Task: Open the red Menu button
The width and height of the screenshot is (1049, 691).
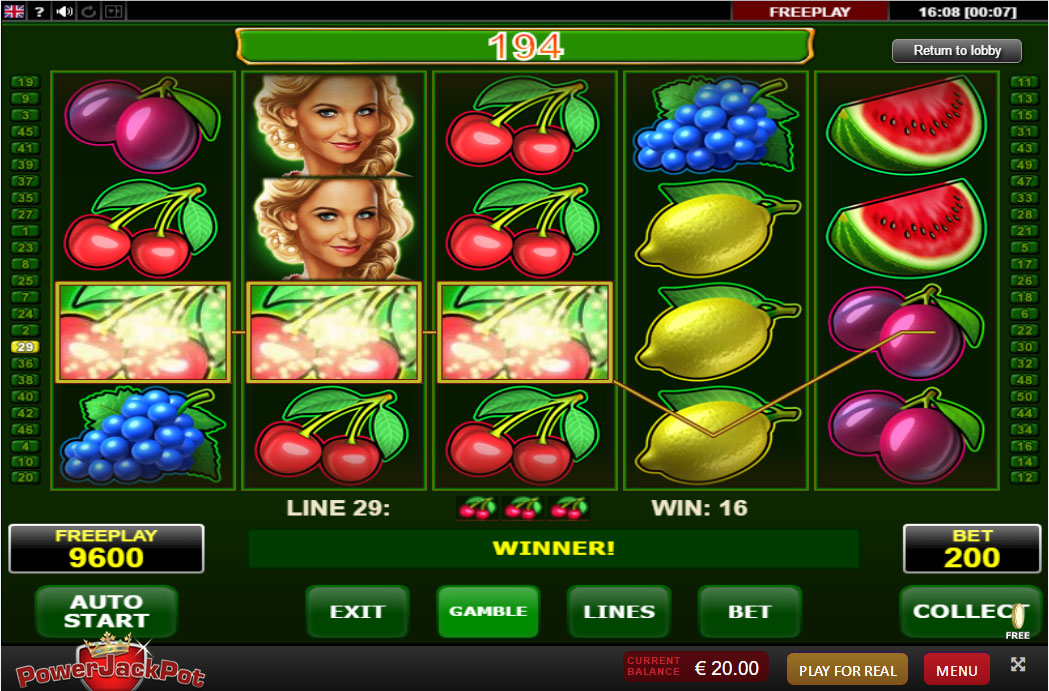Action: coord(957,670)
